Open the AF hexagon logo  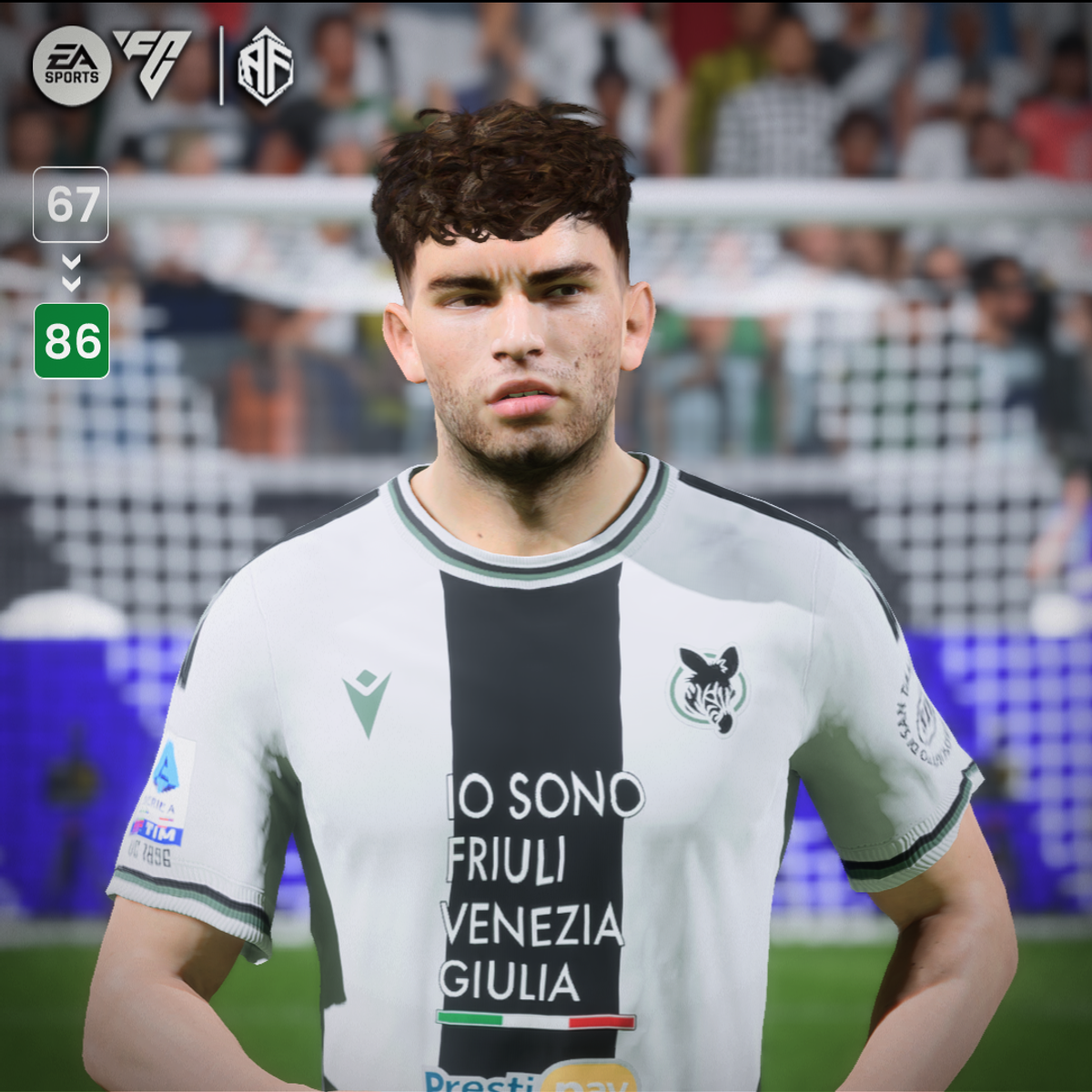click(x=266, y=66)
